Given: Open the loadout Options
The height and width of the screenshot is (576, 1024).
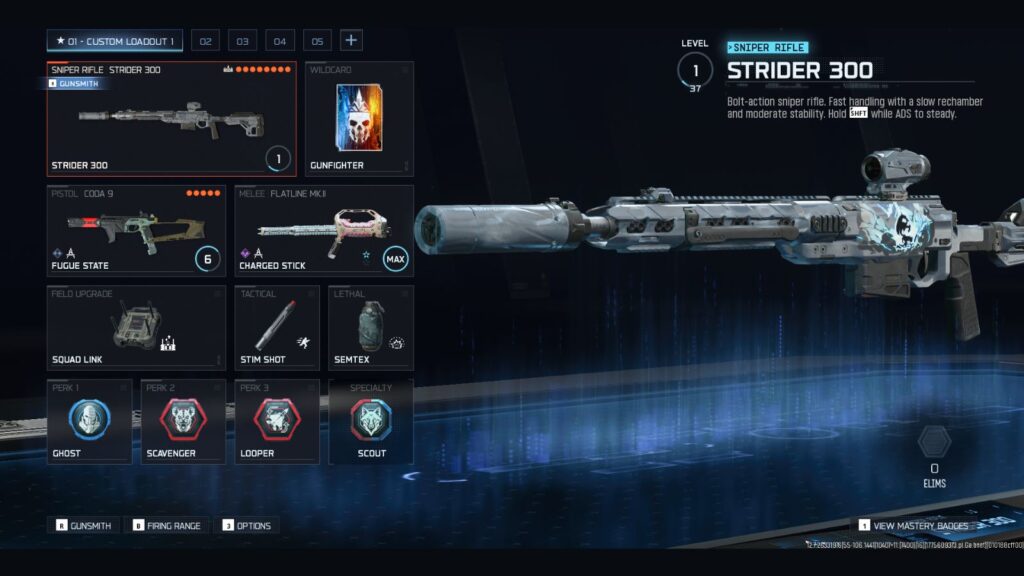Looking at the screenshot, I should [x=247, y=525].
